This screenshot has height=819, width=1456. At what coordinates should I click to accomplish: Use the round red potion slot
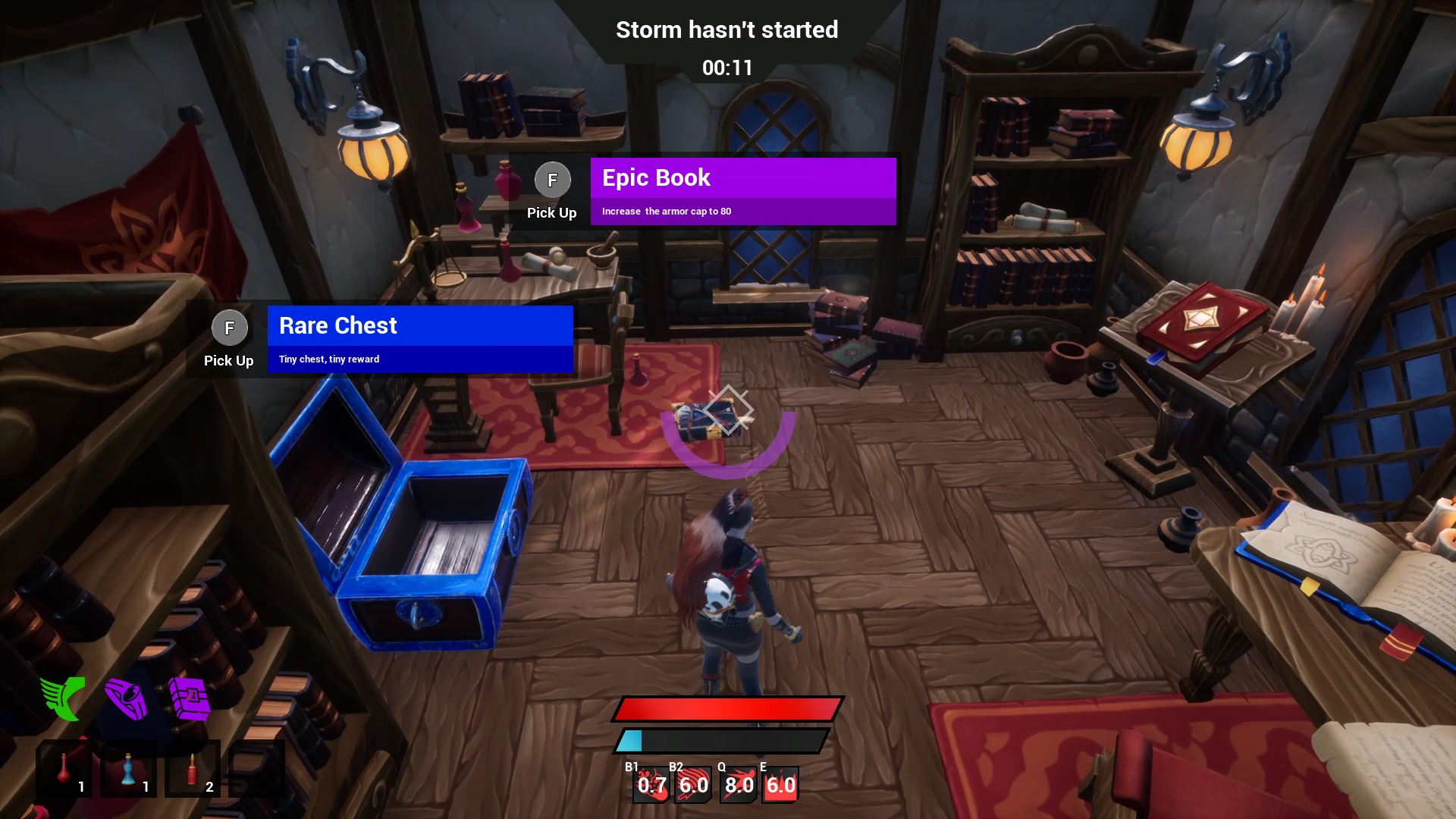point(64,769)
